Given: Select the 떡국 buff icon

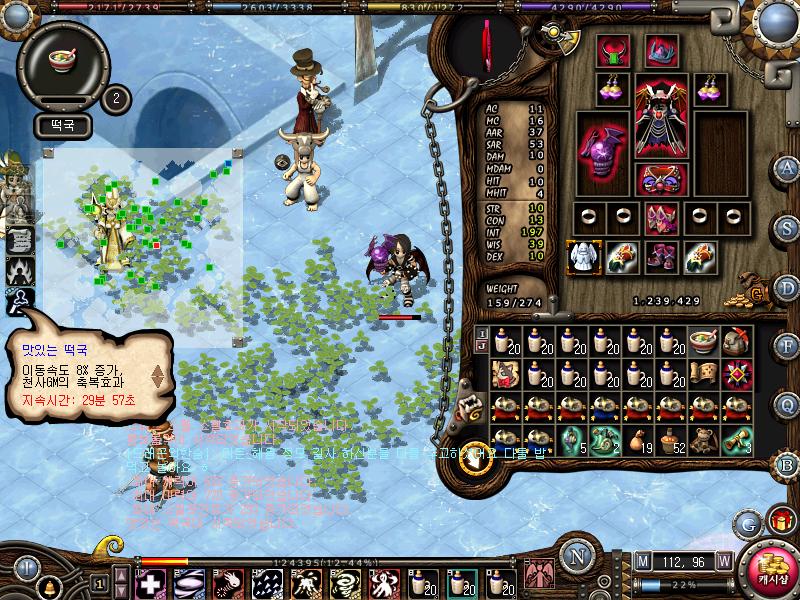Looking at the screenshot, I should coord(68,59).
